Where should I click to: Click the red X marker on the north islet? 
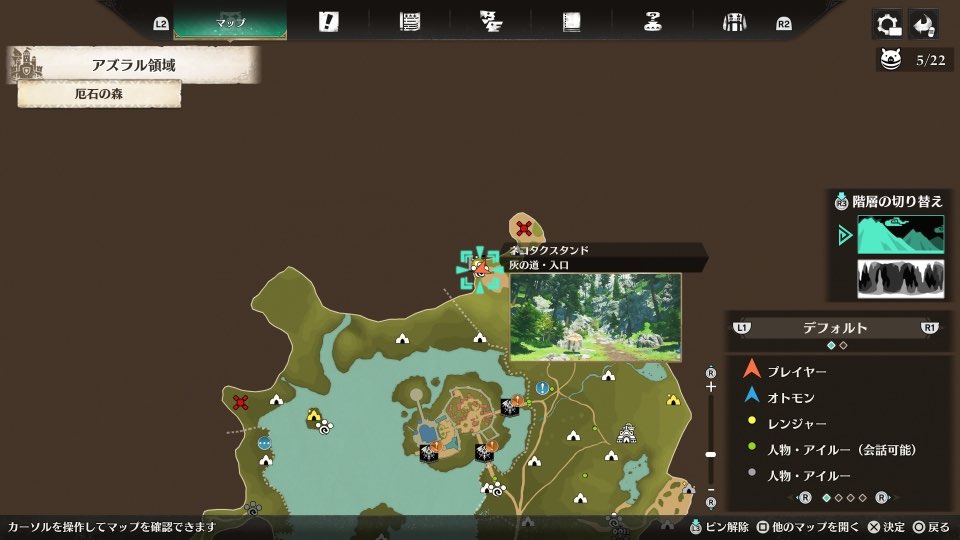(523, 228)
